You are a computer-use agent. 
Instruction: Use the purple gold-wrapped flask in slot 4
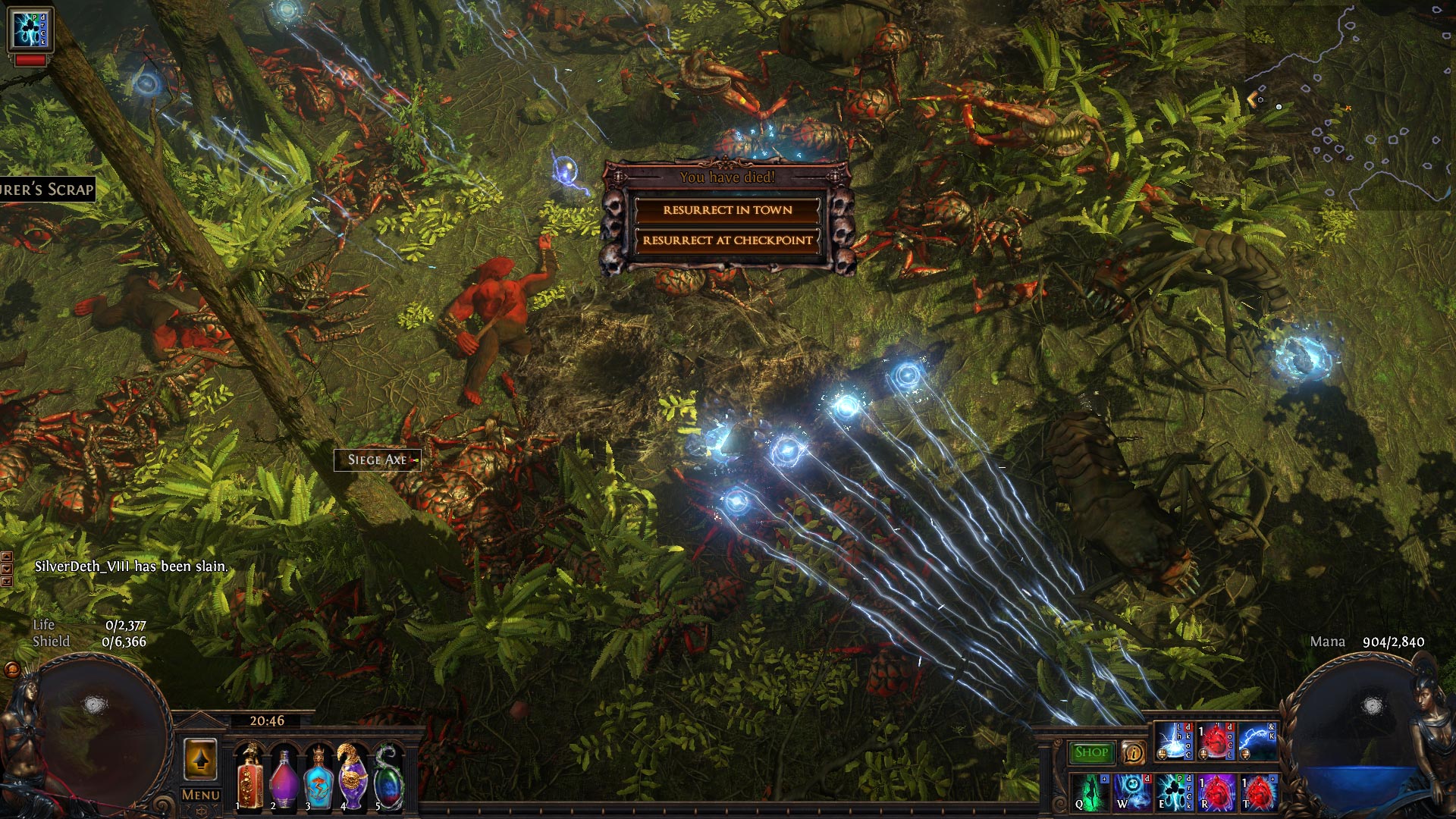coord(353,777)
